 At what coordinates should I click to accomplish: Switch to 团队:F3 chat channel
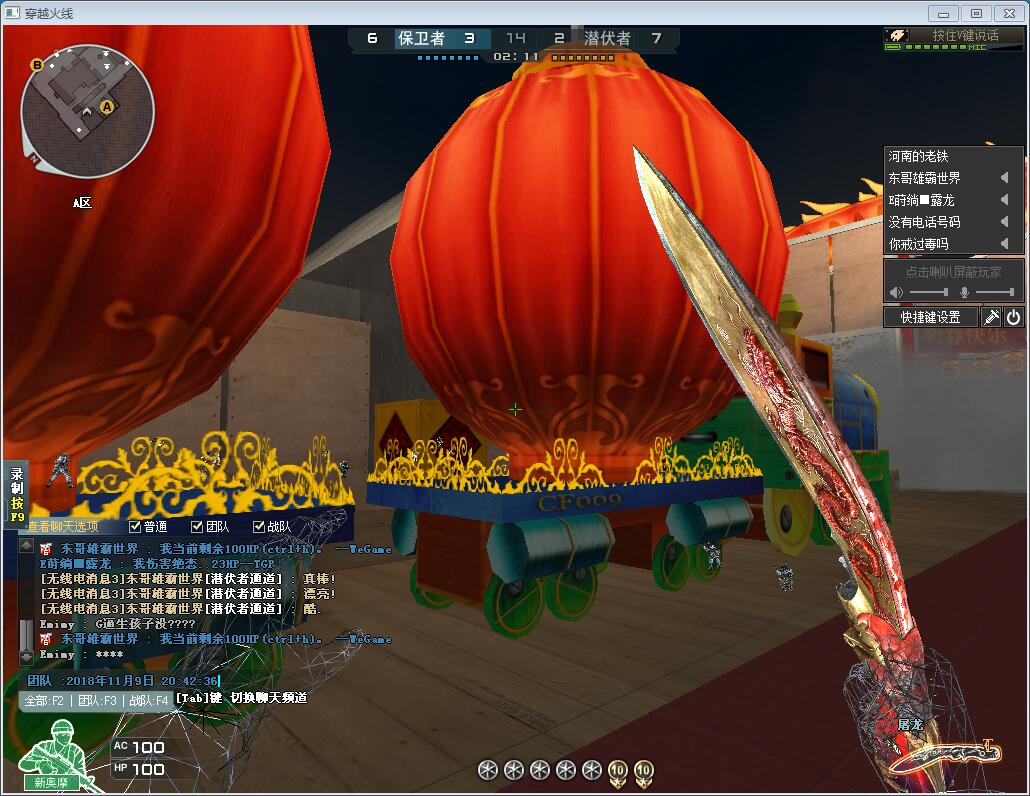(97, 700)
